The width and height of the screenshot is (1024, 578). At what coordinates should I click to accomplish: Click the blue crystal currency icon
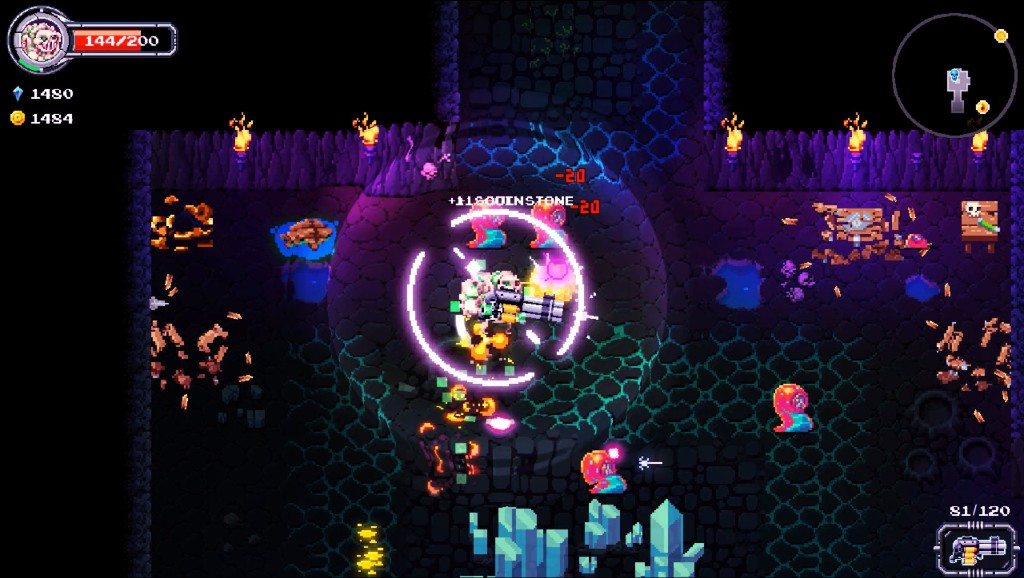[17, 93]
